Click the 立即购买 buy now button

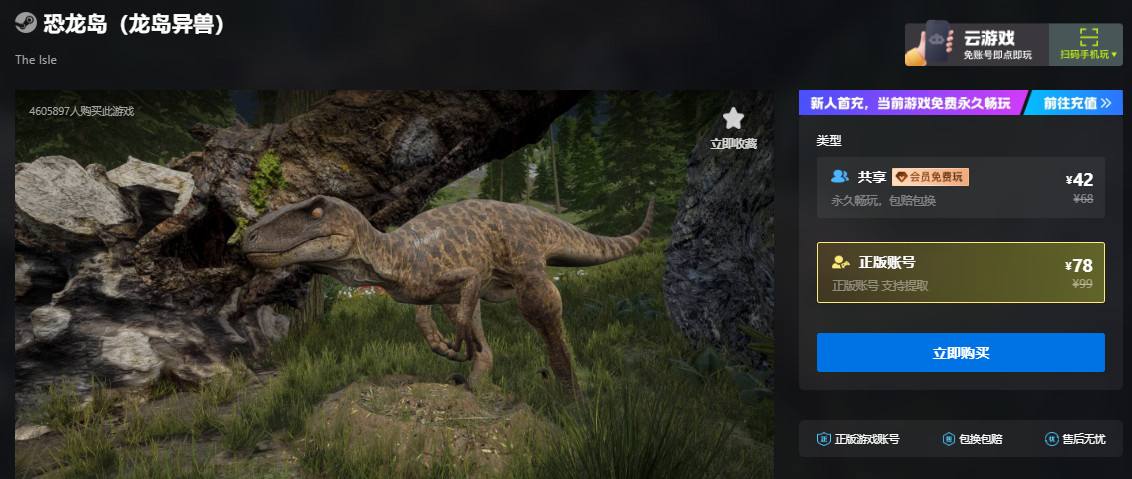coord(960,353)
